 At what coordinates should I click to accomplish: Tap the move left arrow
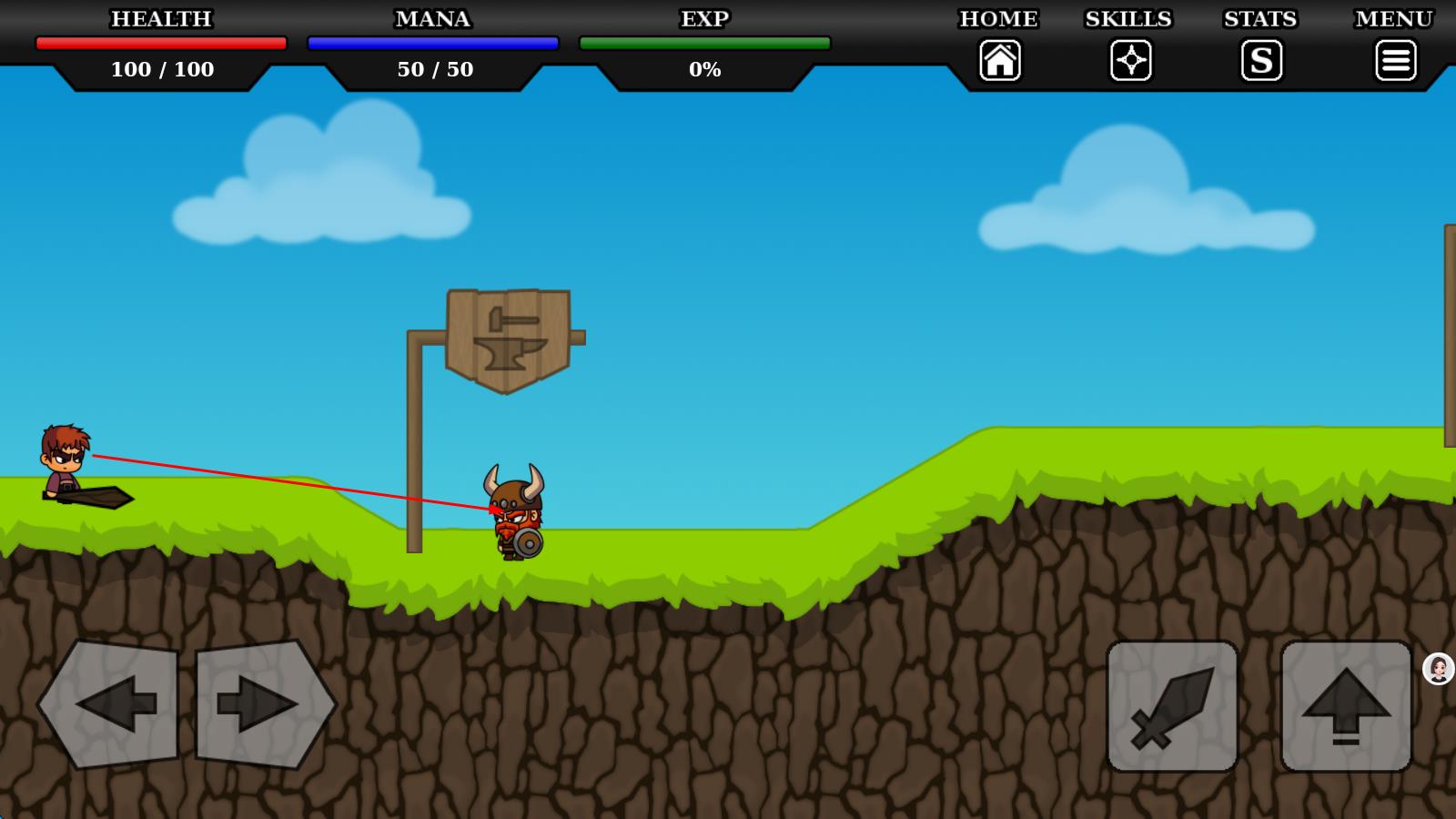coord(109,703)
